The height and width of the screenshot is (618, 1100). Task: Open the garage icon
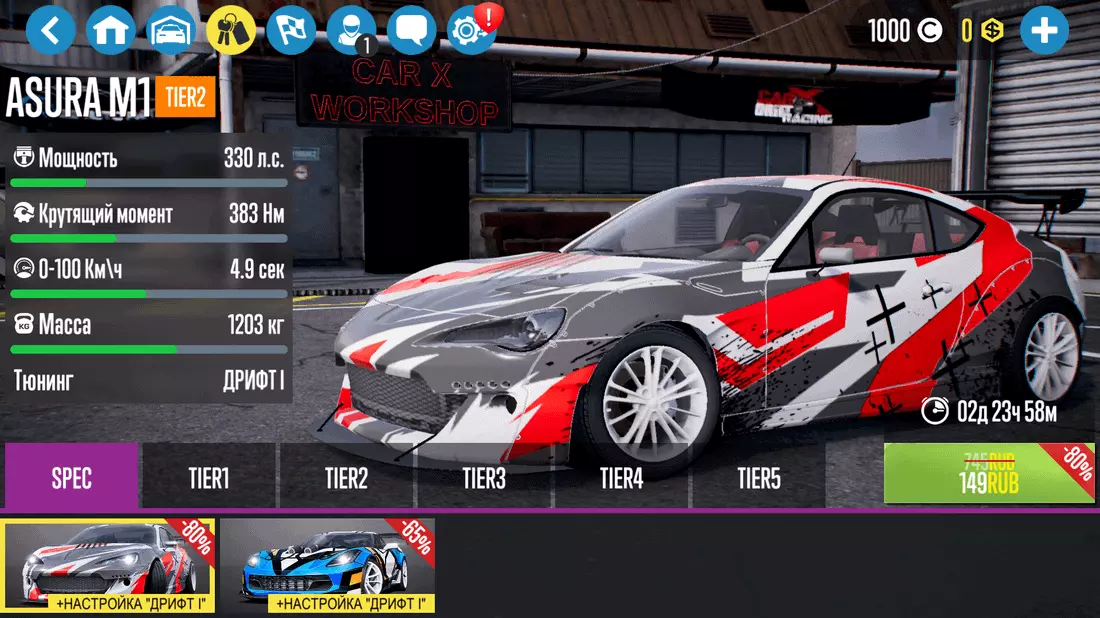coord(171,31)
